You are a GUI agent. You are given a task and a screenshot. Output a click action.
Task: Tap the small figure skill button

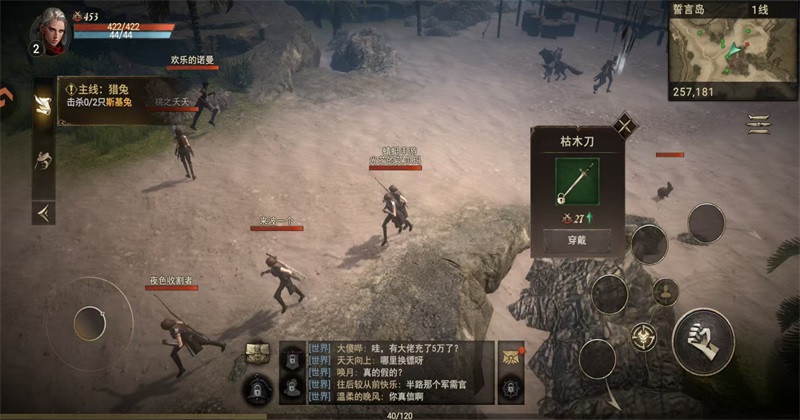tap(666, 292)
